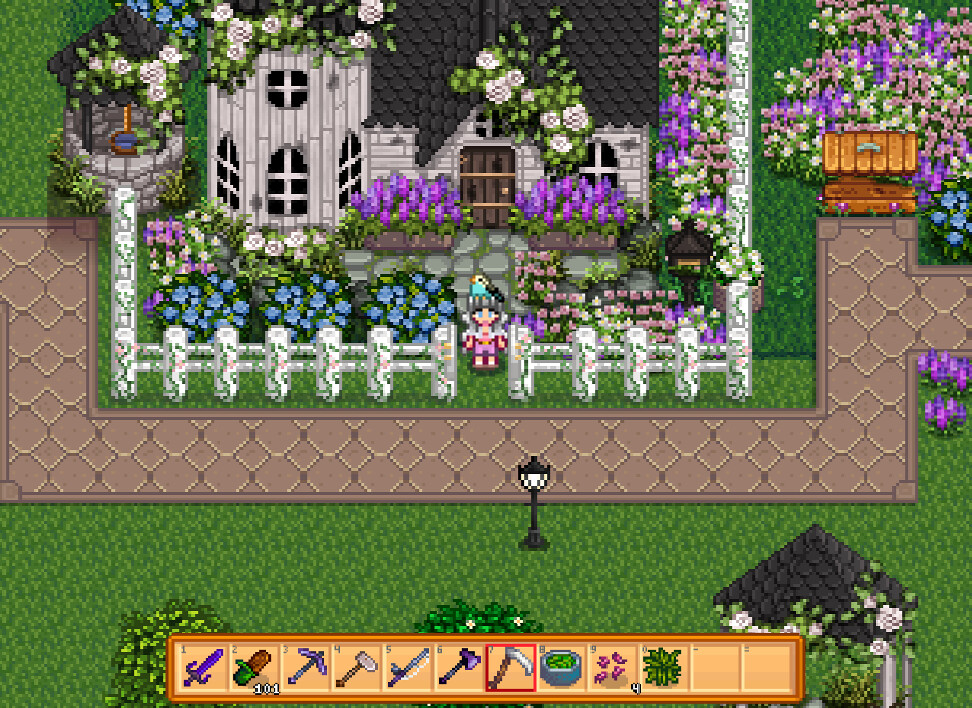Choose the green salad bowl item
This screenshot has height=708, width=972.
point(561,666)
